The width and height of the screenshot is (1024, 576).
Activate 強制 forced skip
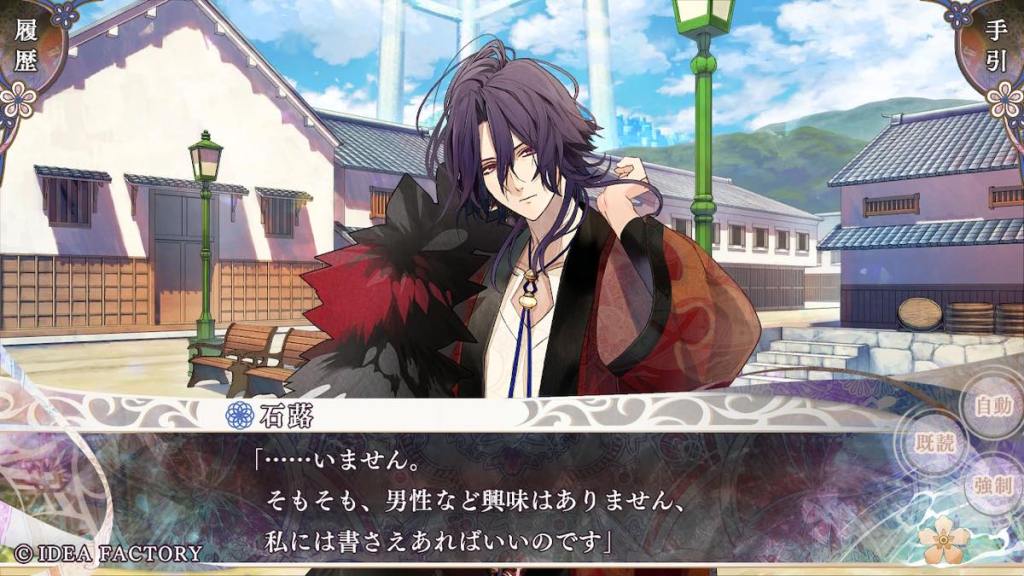click(992, 487)
